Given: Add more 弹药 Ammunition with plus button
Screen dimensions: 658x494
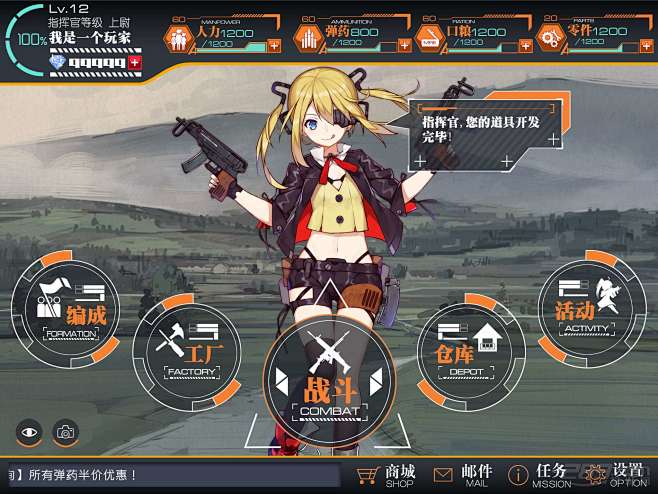Looking at the screenshot, I should tap(398, 45).
